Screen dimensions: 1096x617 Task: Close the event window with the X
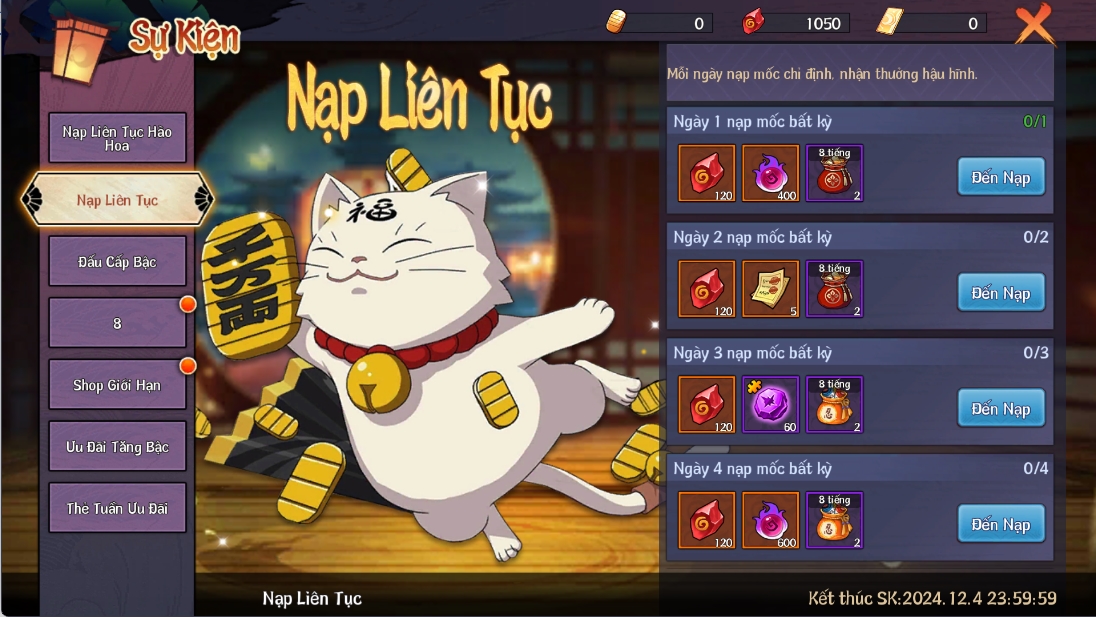(1033, 22)
